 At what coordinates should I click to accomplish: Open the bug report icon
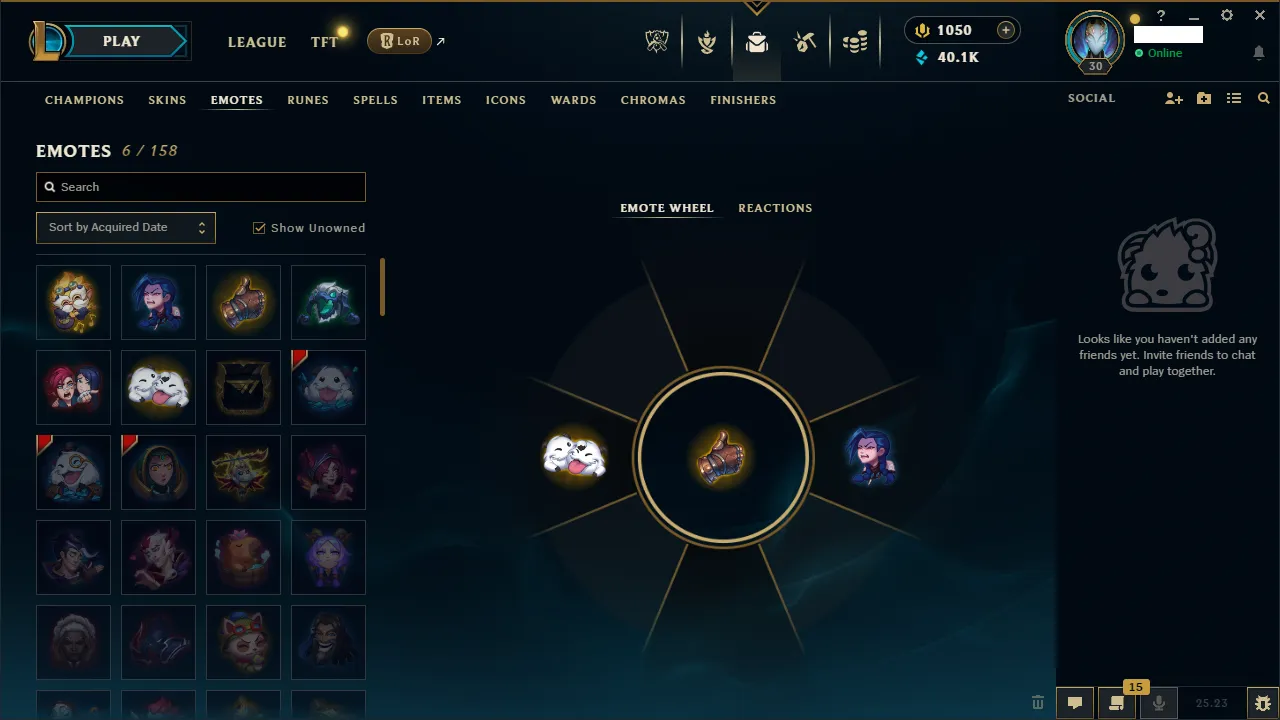pyautogui.click(x=1262, y=703)
